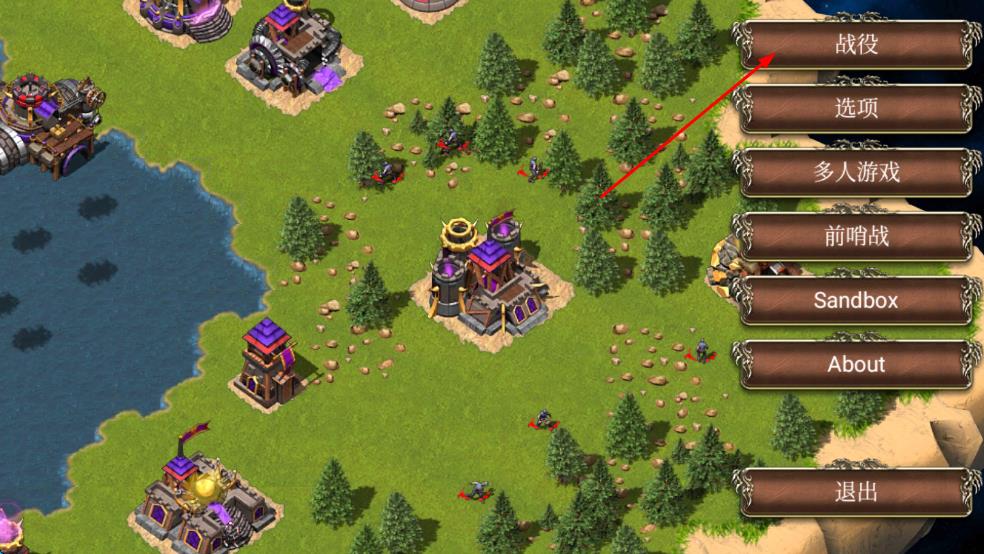This screenshot has width=984, height=554.
Task: Select 多人游戏 multiplayer mode
Action: (856, 172)
